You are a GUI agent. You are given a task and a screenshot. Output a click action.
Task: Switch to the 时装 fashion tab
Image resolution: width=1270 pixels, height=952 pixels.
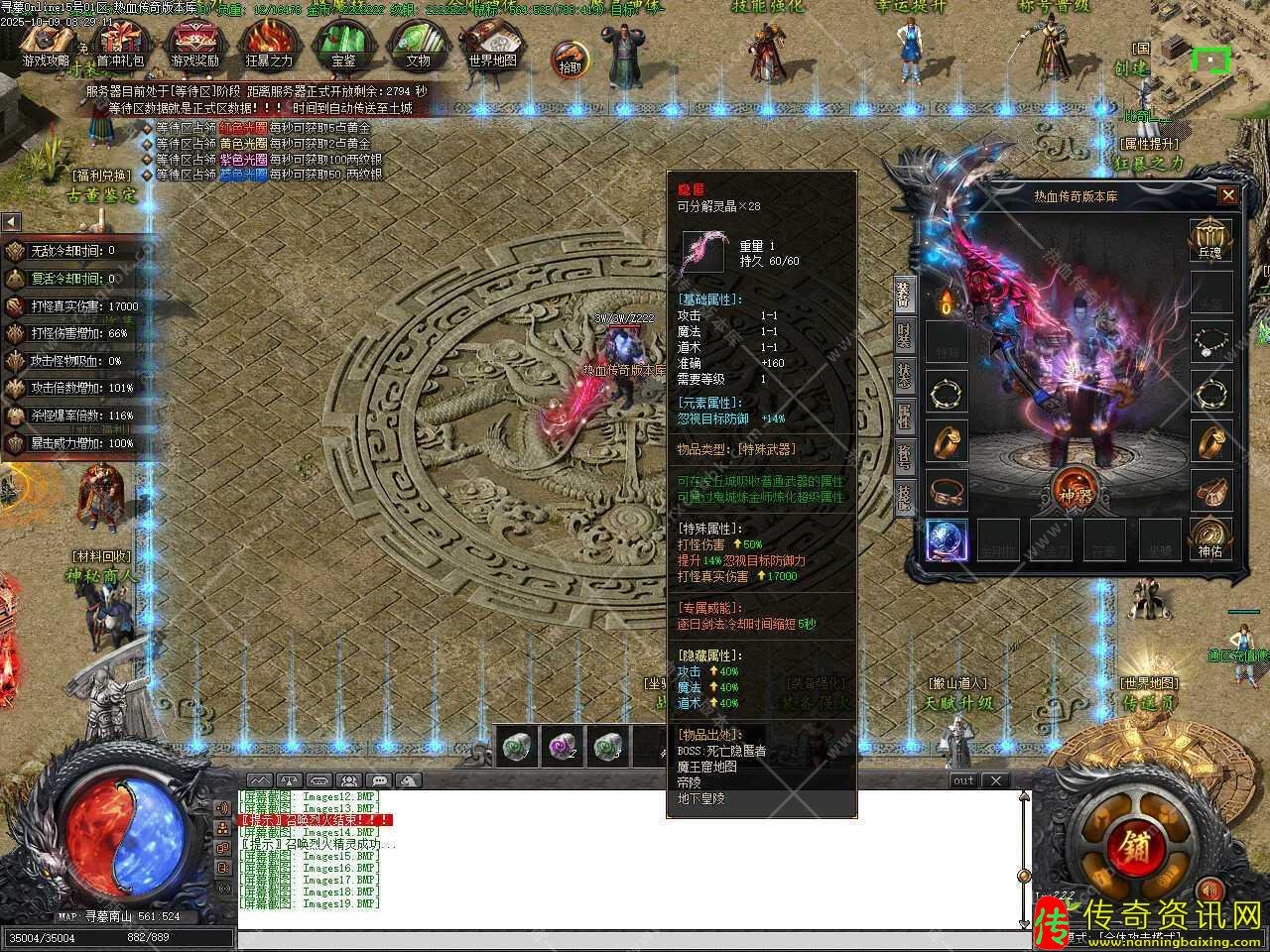(x=904, y=335)
